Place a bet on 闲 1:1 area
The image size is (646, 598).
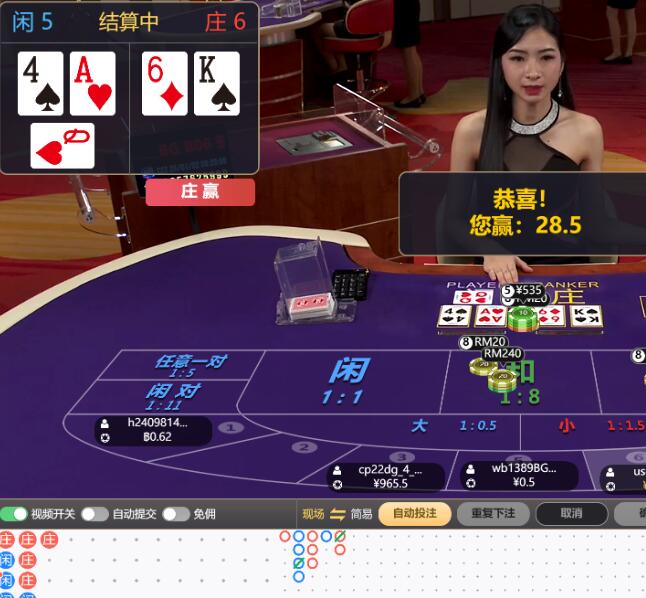tap(347, 380)
